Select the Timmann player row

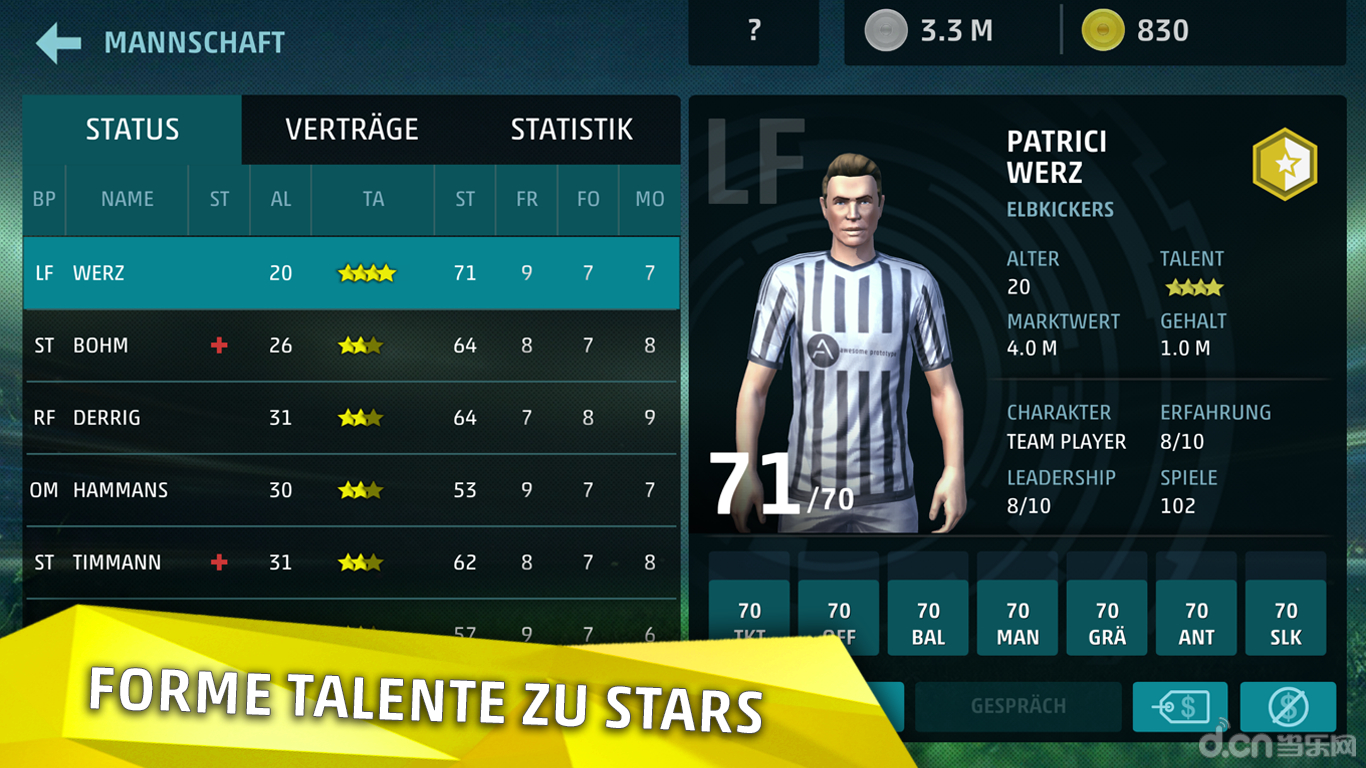coord(350,562)
